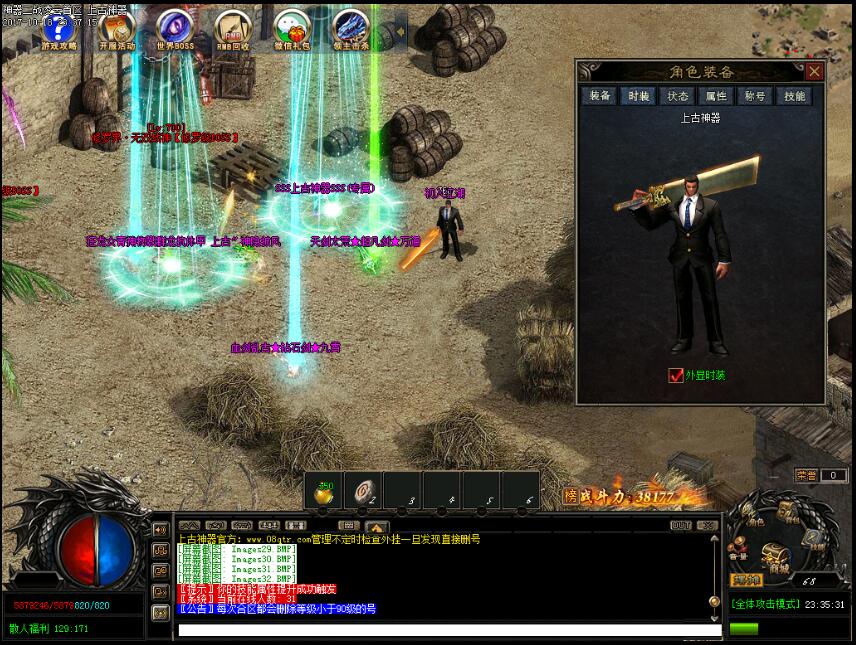Click the OUT button above the chat
This screenshot has height=645, width=856.
(681, 525)
